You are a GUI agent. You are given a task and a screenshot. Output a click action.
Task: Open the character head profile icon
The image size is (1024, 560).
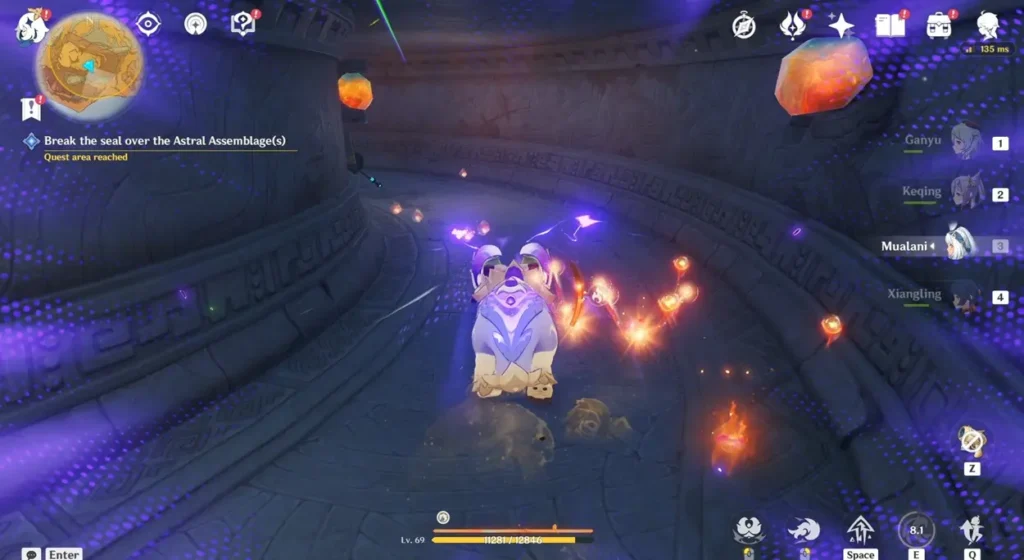(986, 26)
